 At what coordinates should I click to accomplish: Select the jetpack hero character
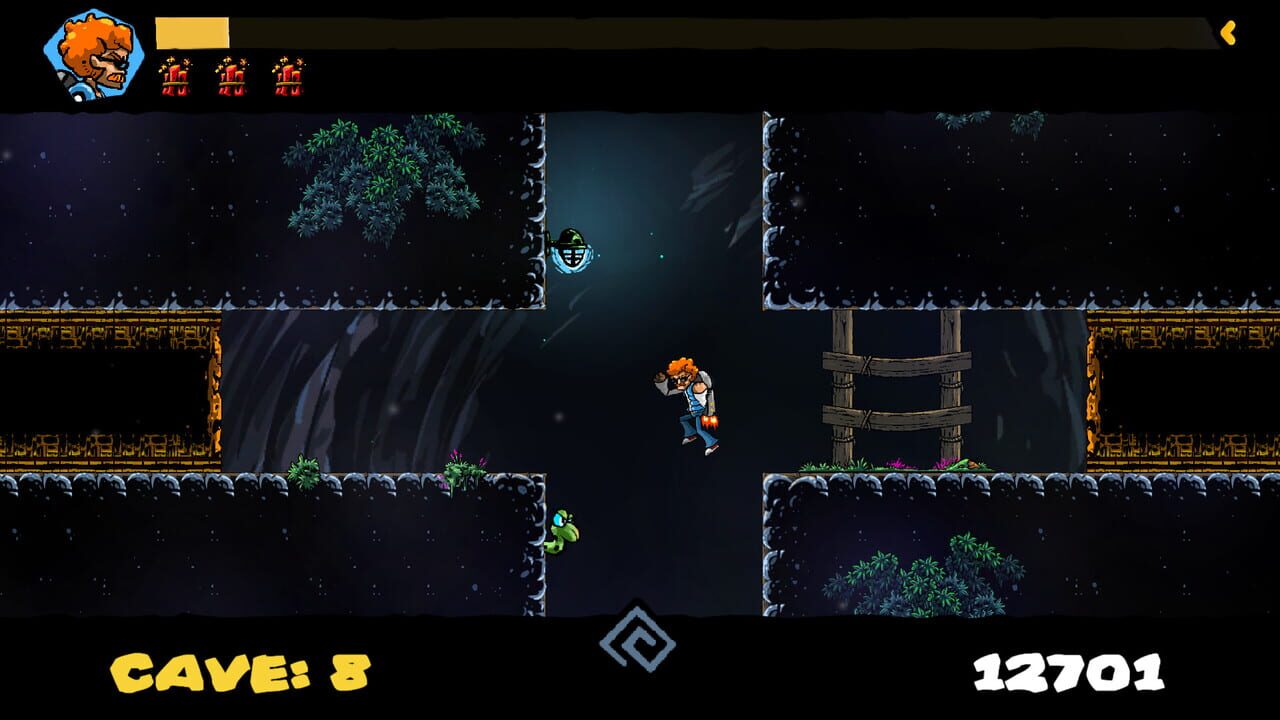click(x=690, y=405)
